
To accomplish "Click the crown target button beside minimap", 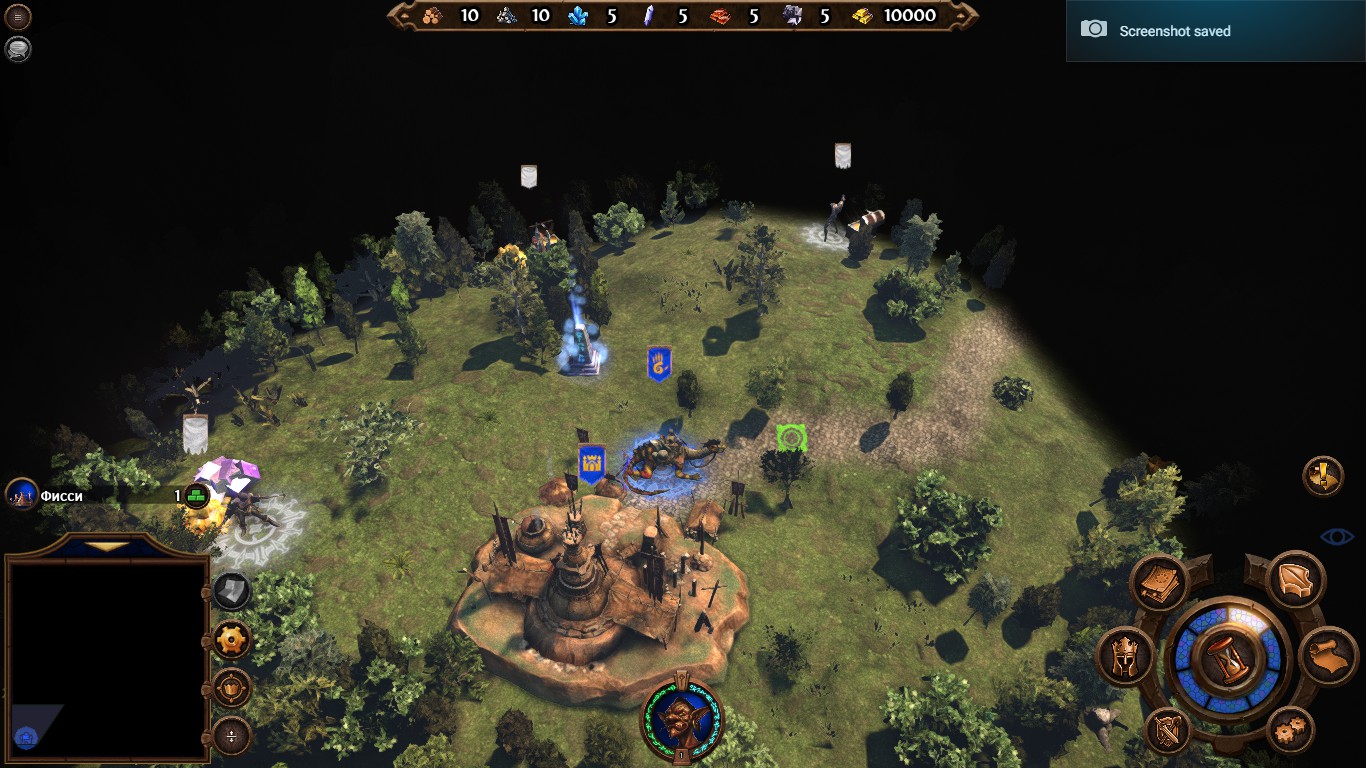I will coord(232,688).
